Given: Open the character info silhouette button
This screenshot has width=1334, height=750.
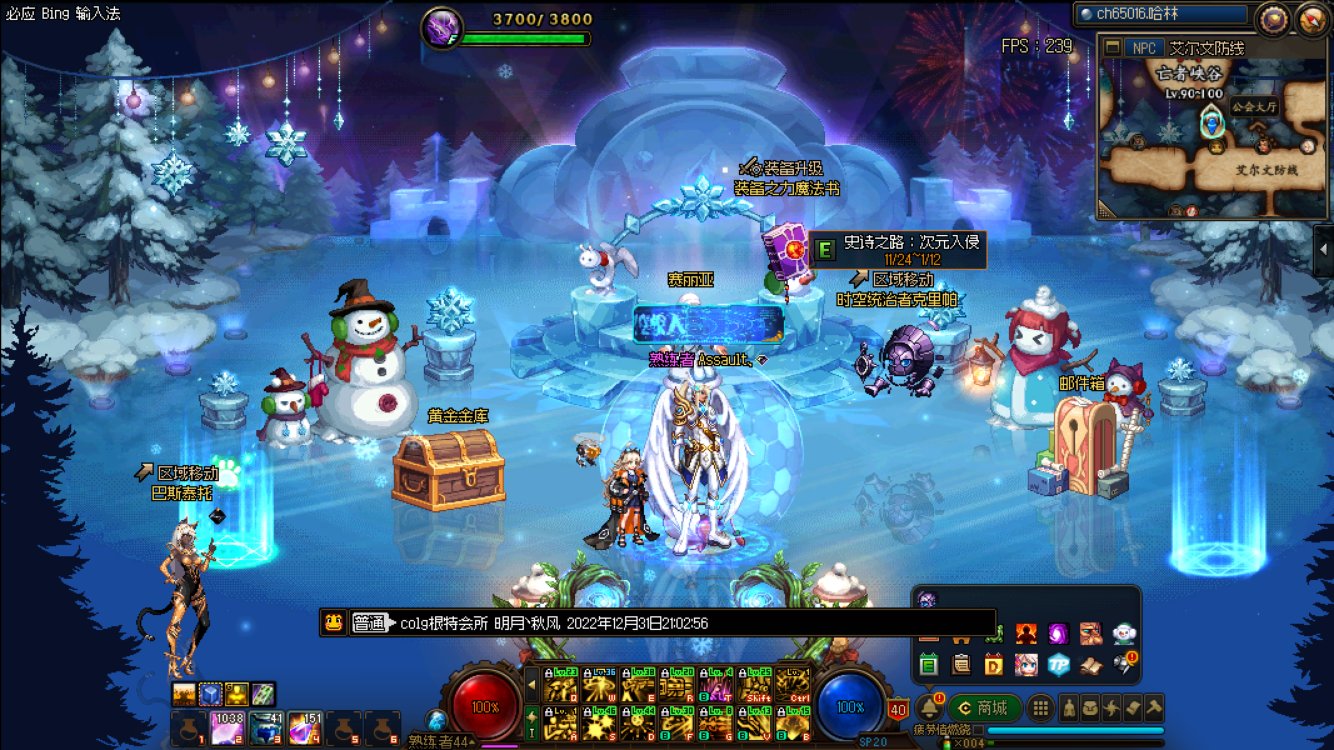Looking at the screenshot, I should (x=1068, y=708).
